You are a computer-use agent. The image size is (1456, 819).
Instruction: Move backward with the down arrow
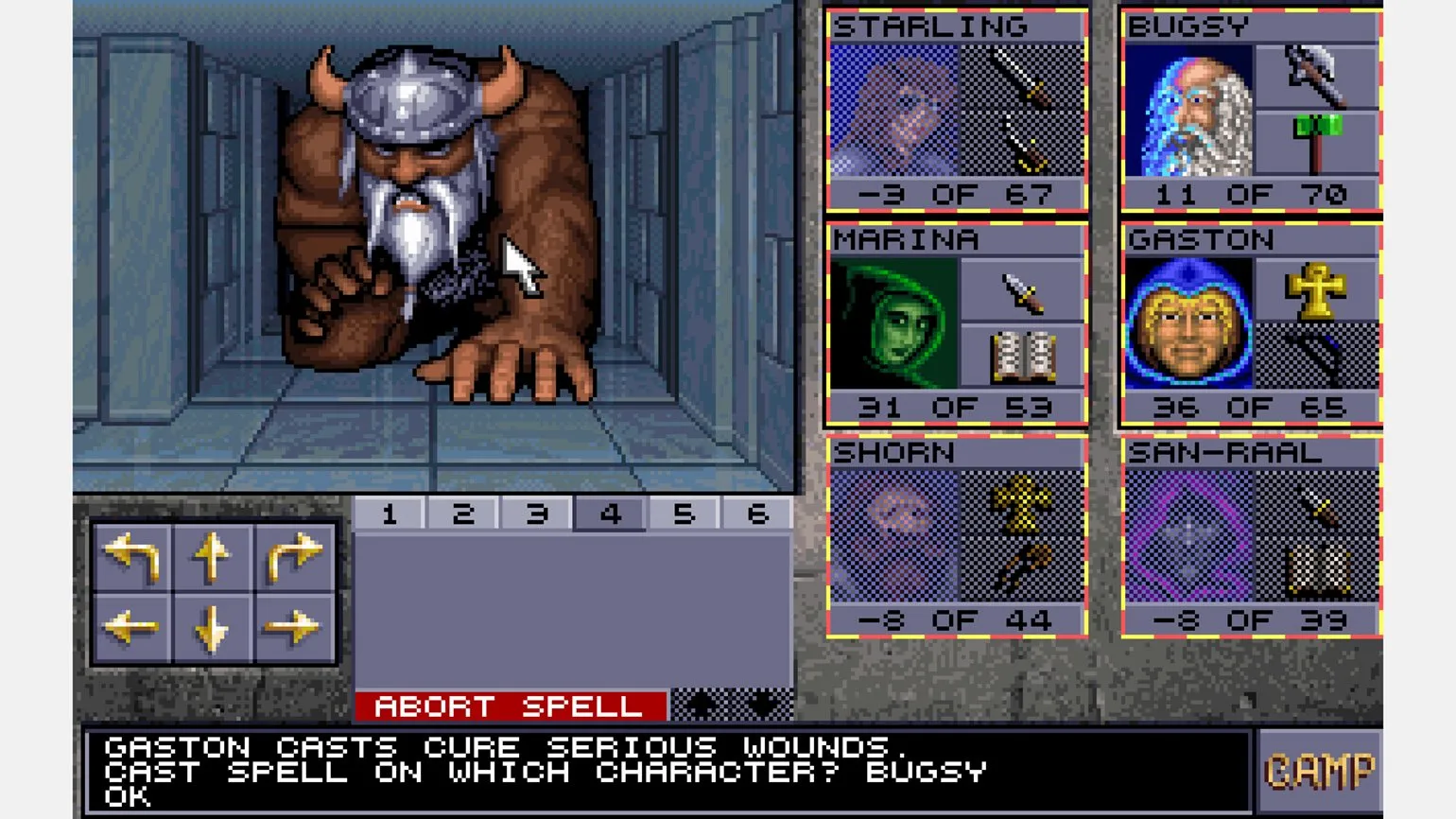pyautogui.click(x=212, y=627)
